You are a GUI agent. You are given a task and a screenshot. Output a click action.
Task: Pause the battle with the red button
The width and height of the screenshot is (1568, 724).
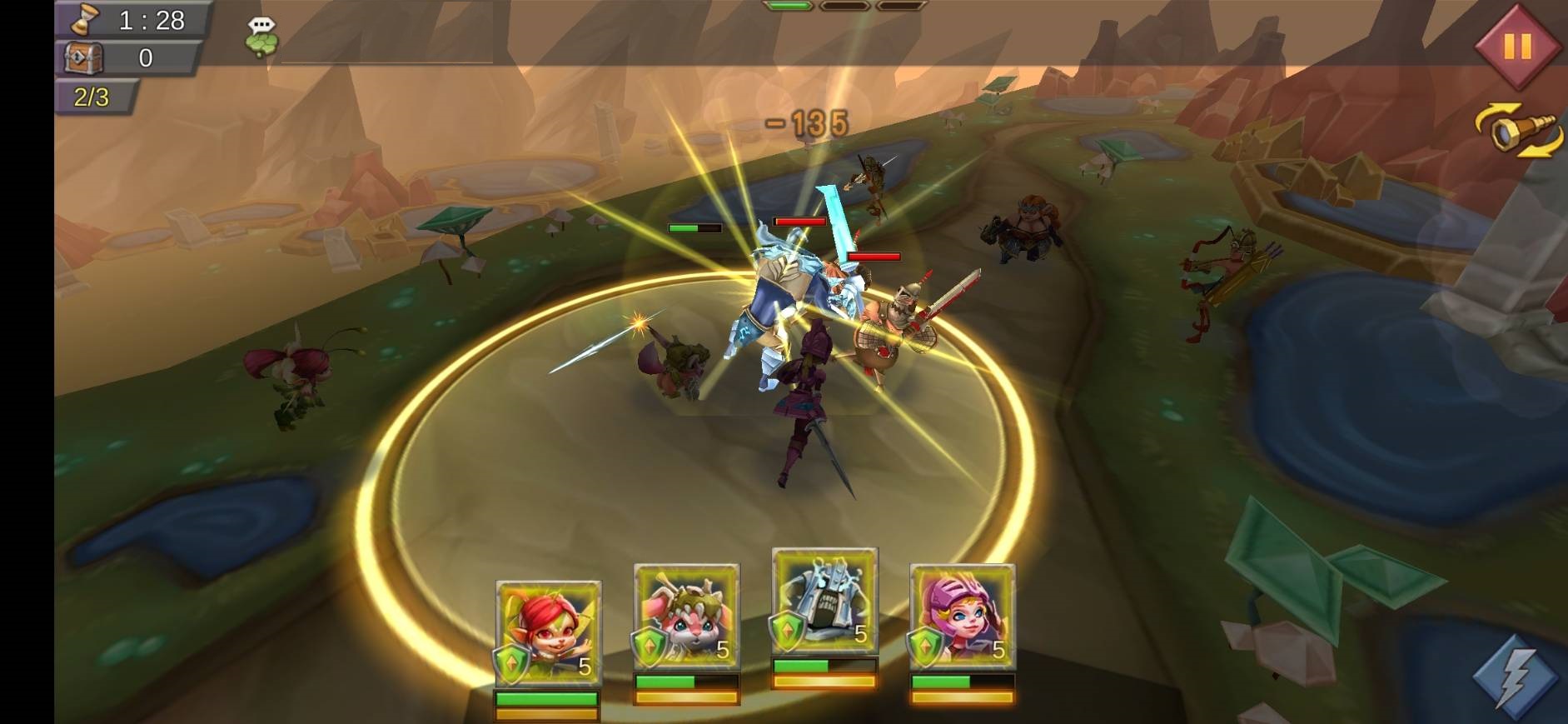(1516, 46)
